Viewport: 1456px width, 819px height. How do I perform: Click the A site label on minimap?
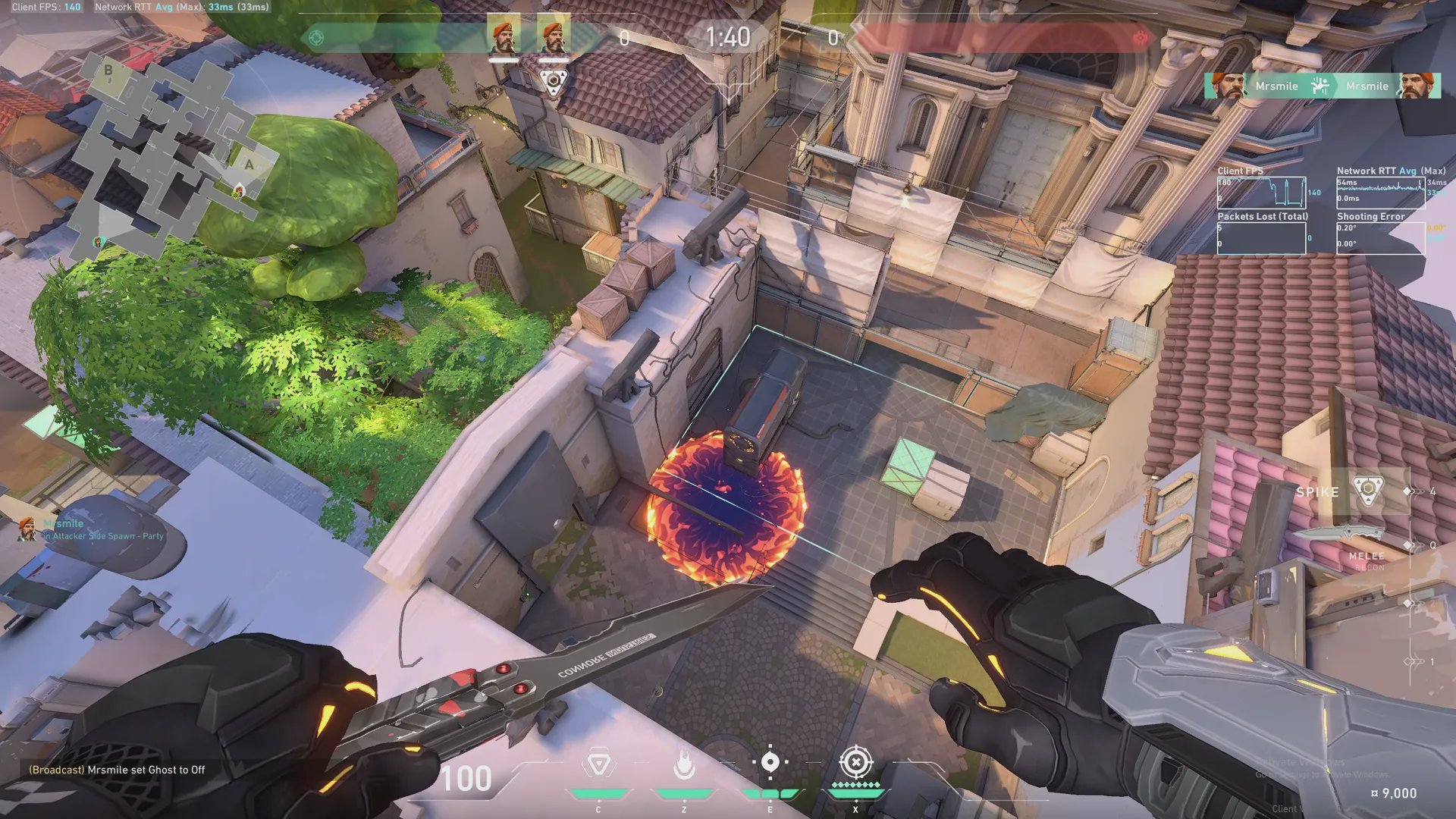[249, 165]
